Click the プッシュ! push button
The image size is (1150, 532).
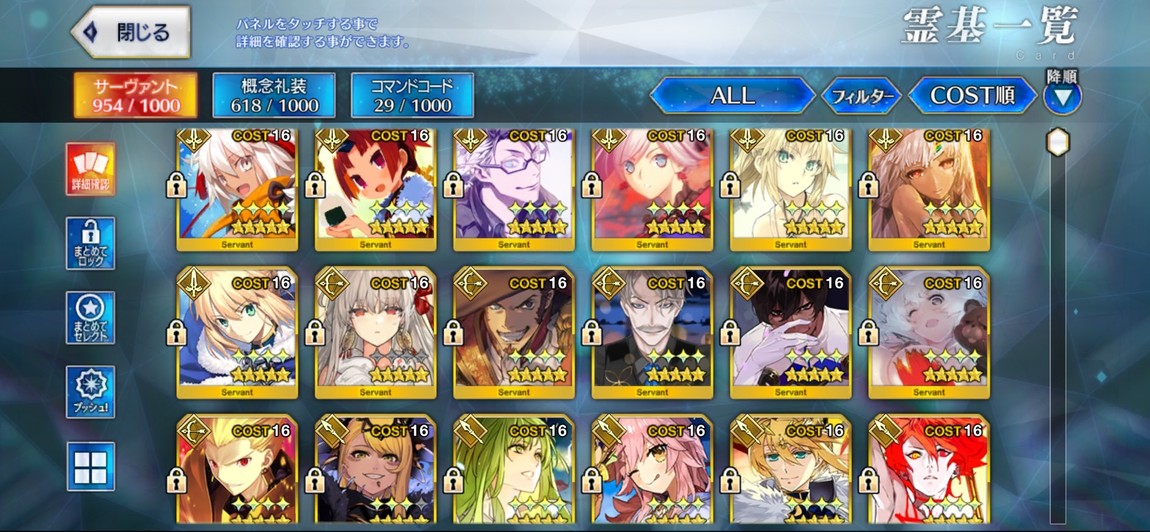click(91, 392)
